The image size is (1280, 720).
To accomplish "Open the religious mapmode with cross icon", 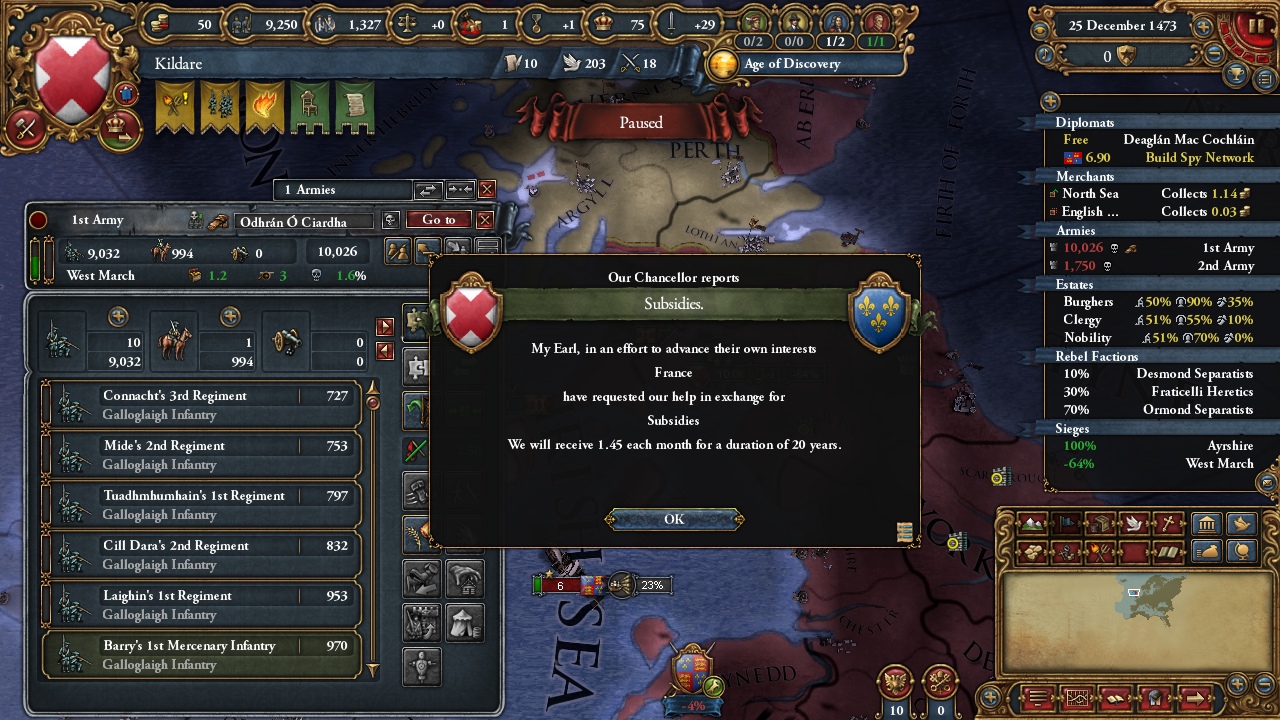I will 1167,522.
